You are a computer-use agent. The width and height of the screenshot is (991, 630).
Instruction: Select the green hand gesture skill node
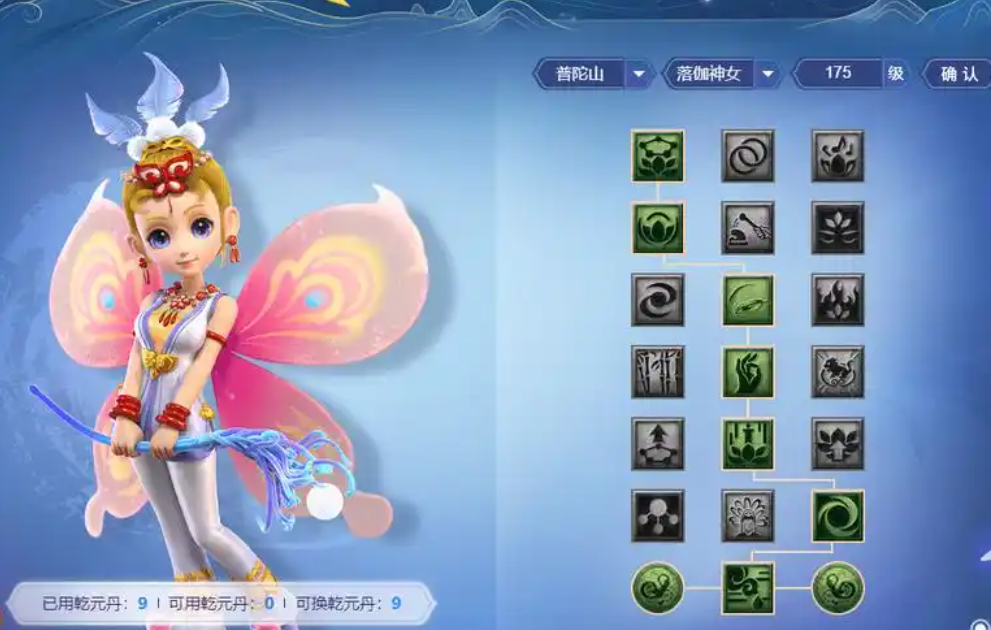click(x=747, y=372)
